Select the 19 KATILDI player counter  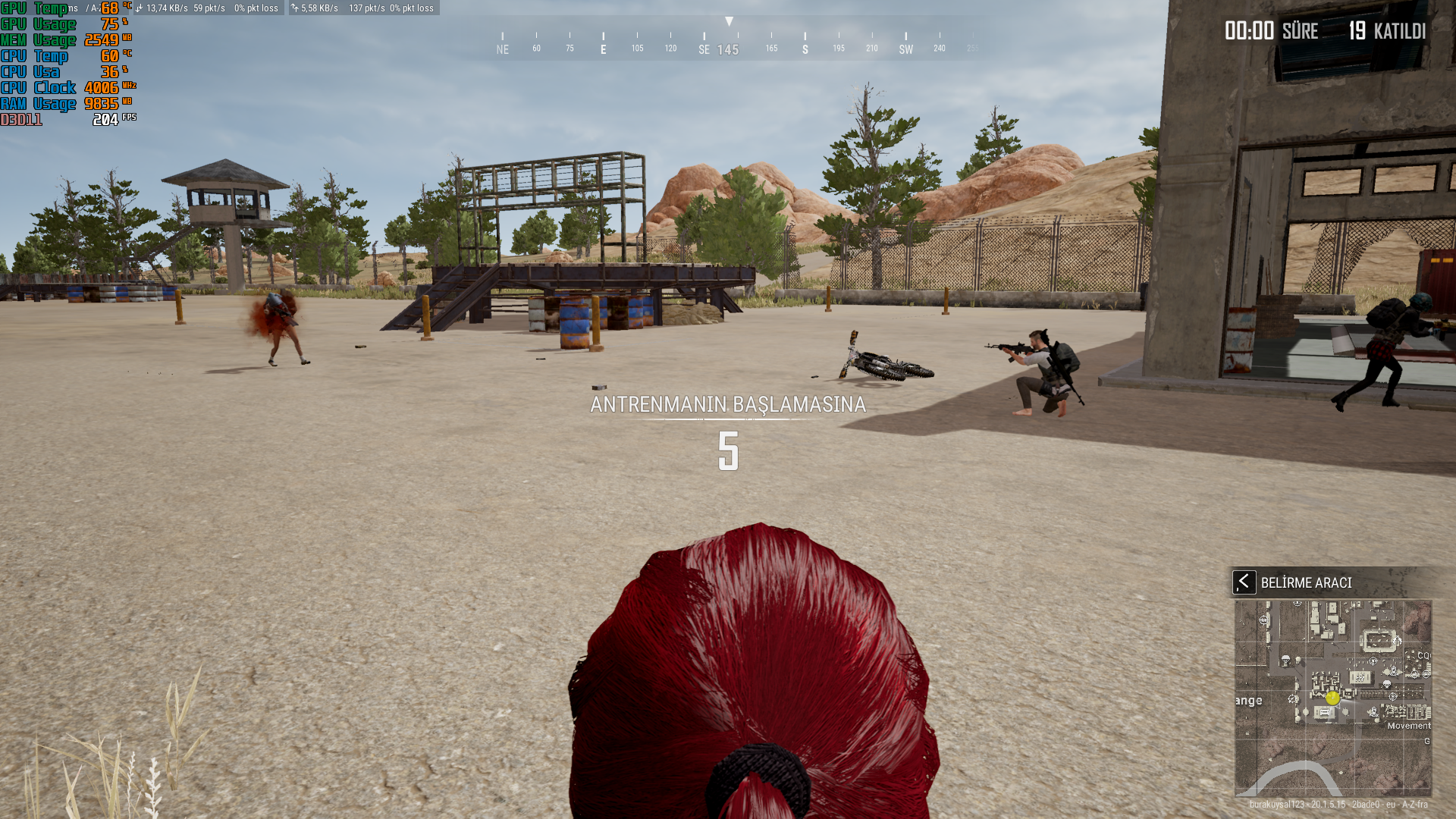(x=1388, y=32)
